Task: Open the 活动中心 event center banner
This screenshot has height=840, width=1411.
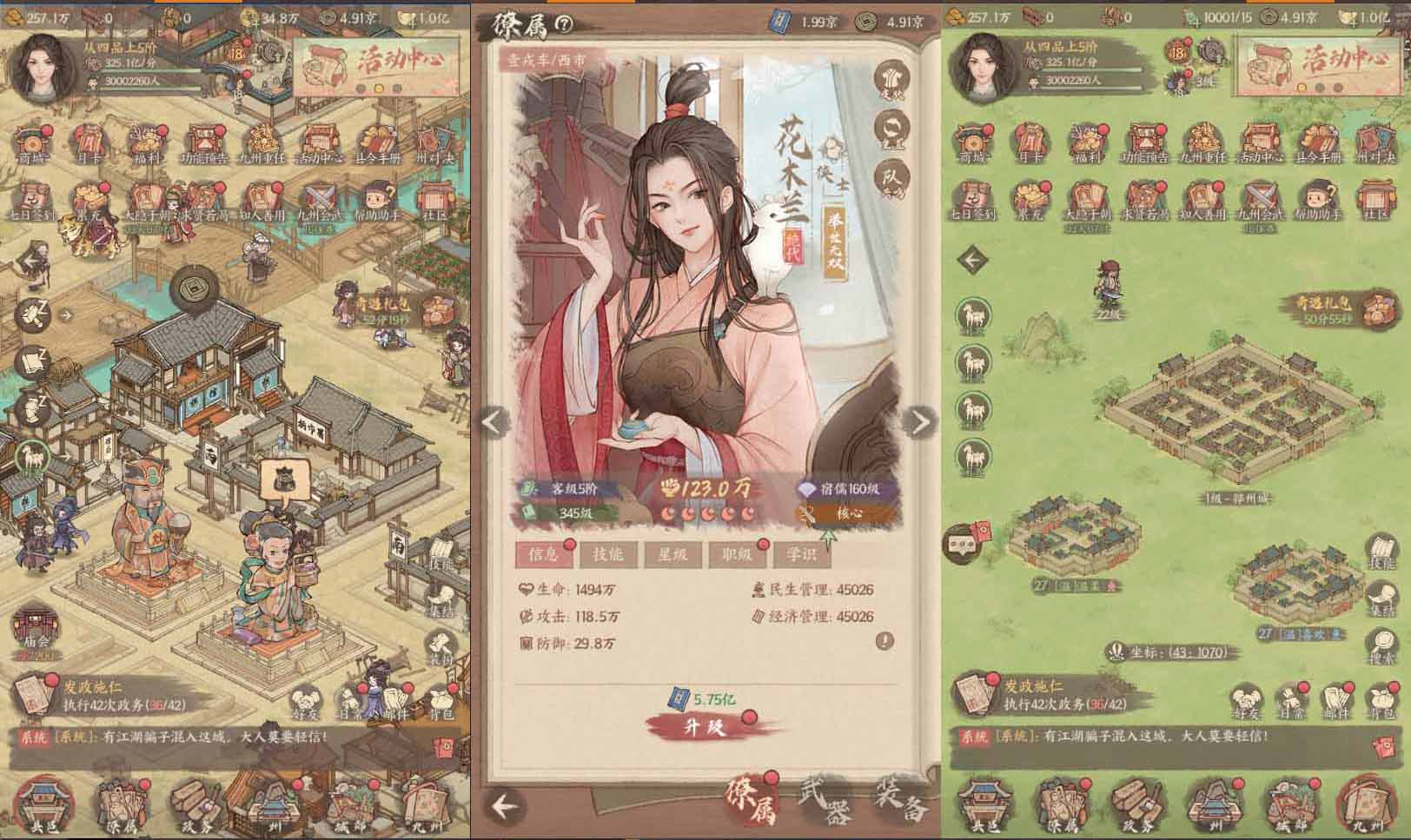Action: pyautogui.click(x=382, y=61)
